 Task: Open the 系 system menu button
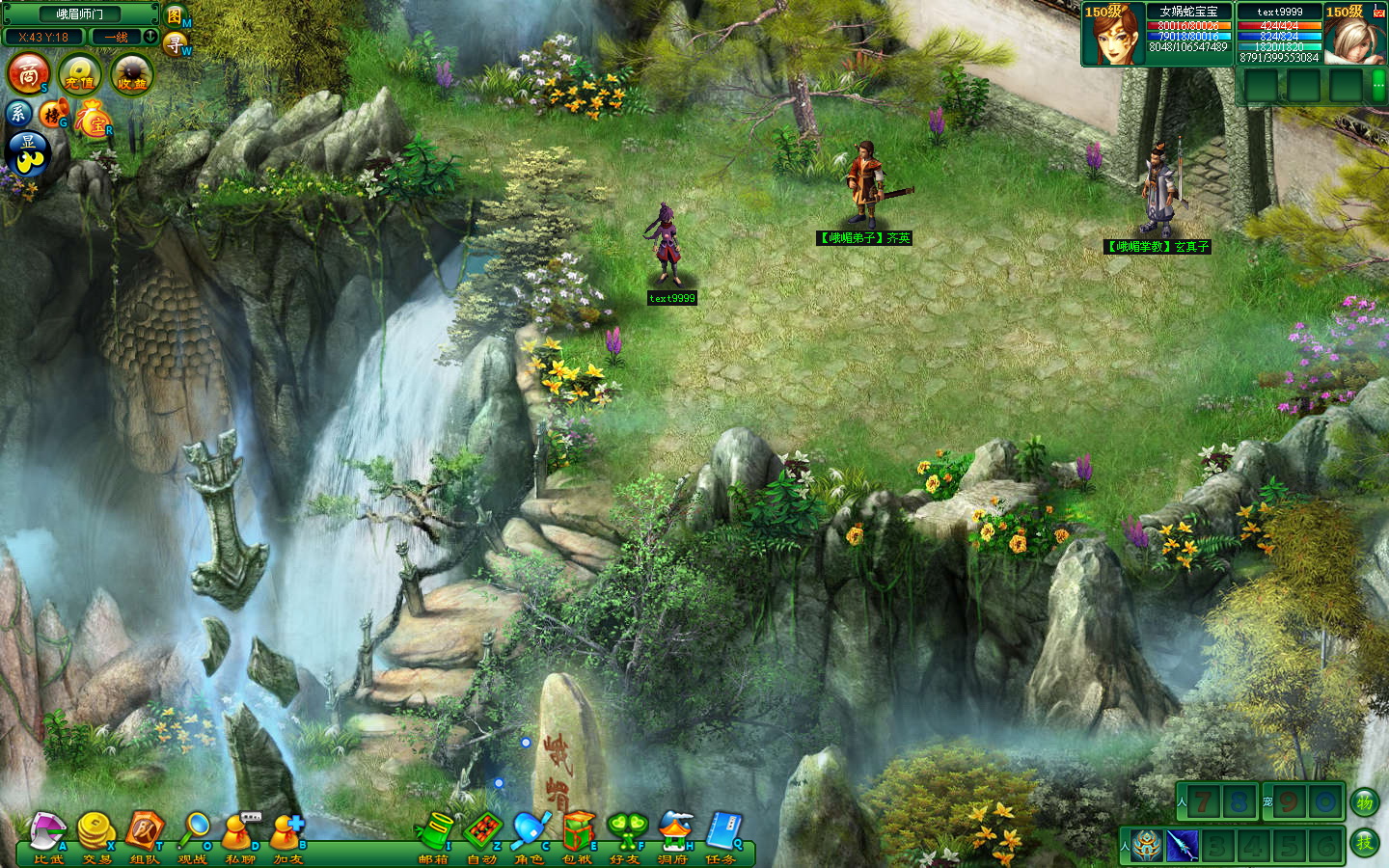pos(18,114)
